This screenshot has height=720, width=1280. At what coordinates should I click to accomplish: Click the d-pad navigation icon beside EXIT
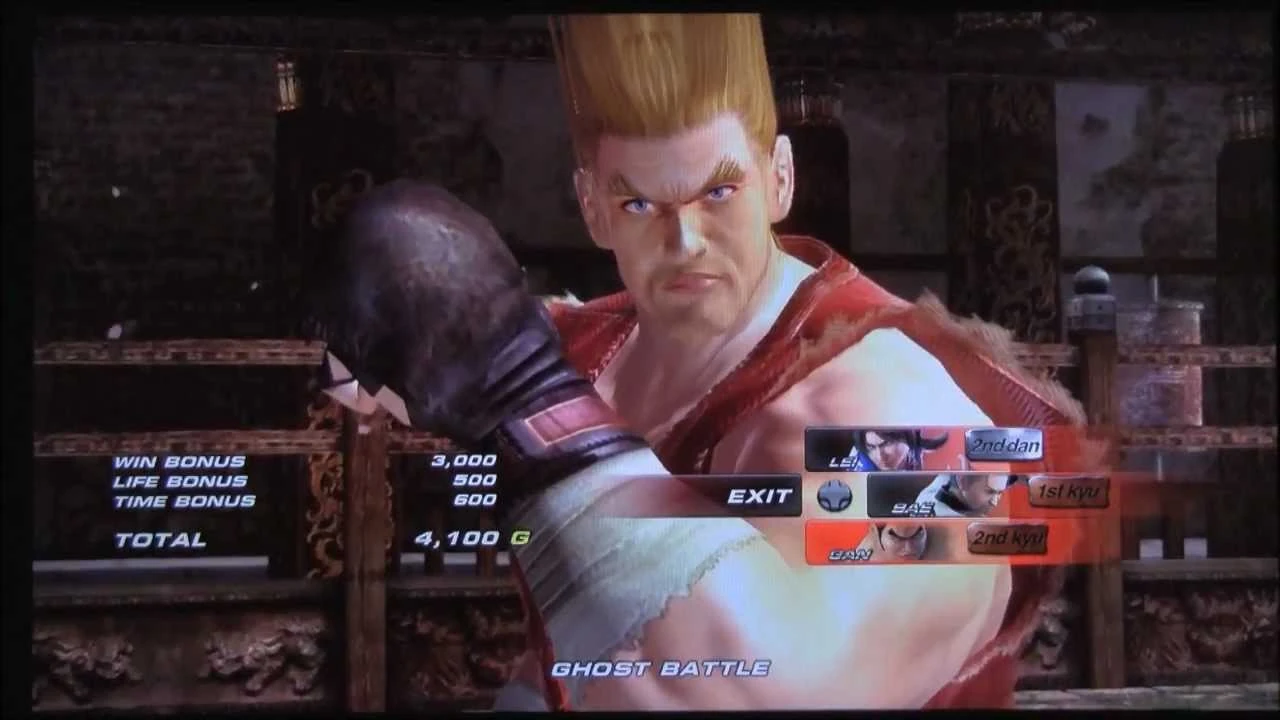pos(836,495)
